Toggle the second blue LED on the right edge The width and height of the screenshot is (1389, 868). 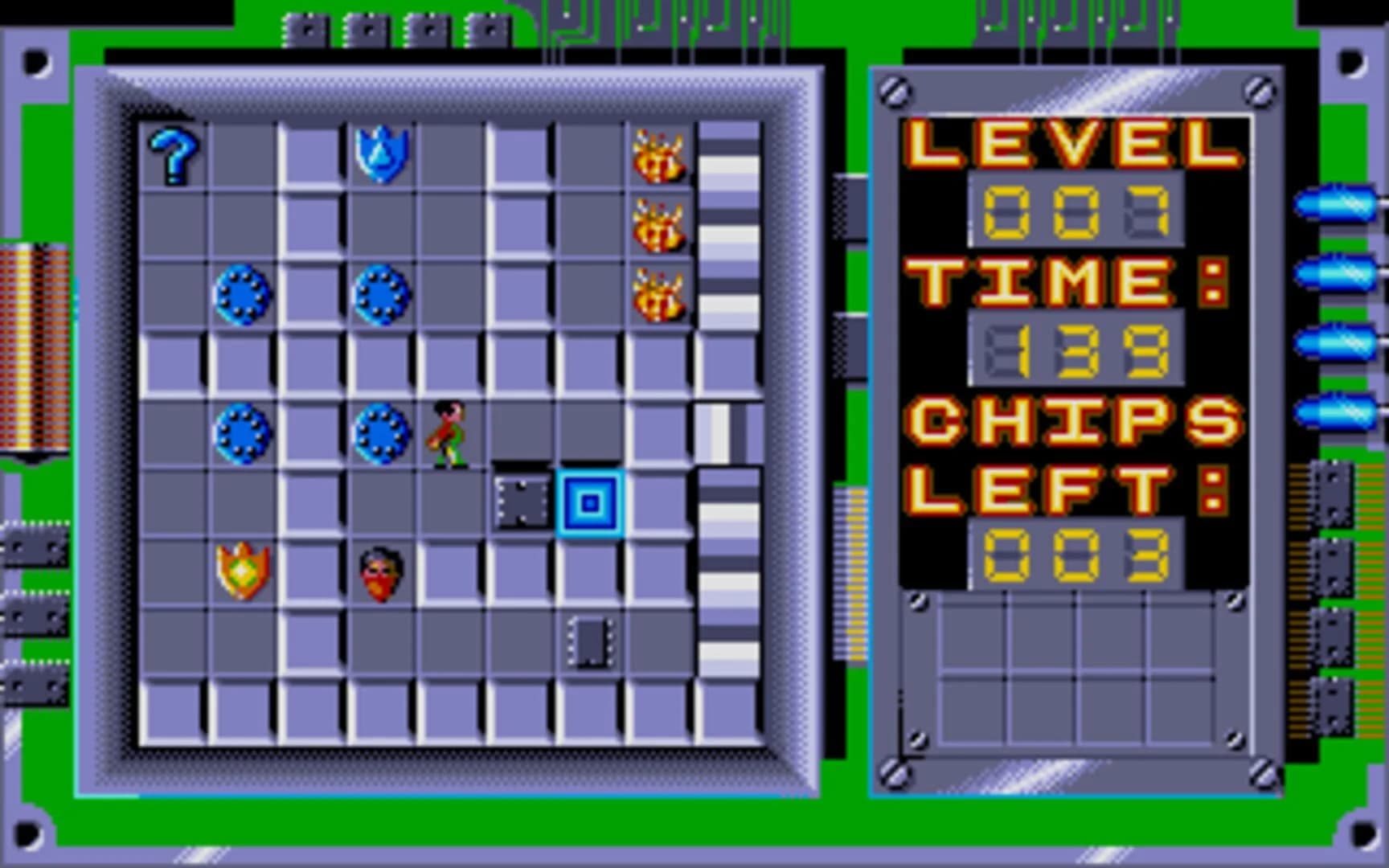click(1338, 272)
